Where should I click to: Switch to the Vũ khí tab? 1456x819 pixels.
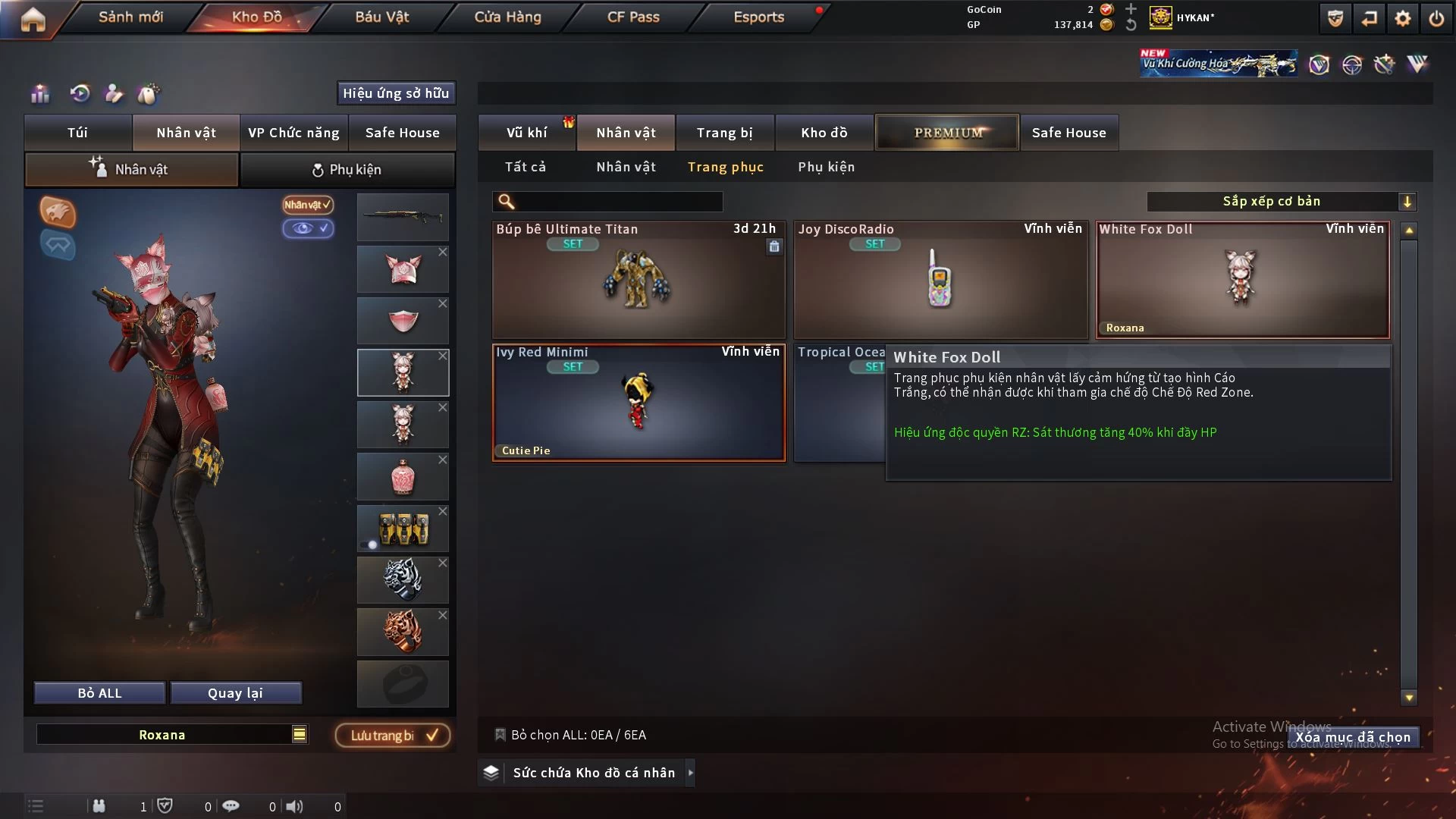[526, 133]
